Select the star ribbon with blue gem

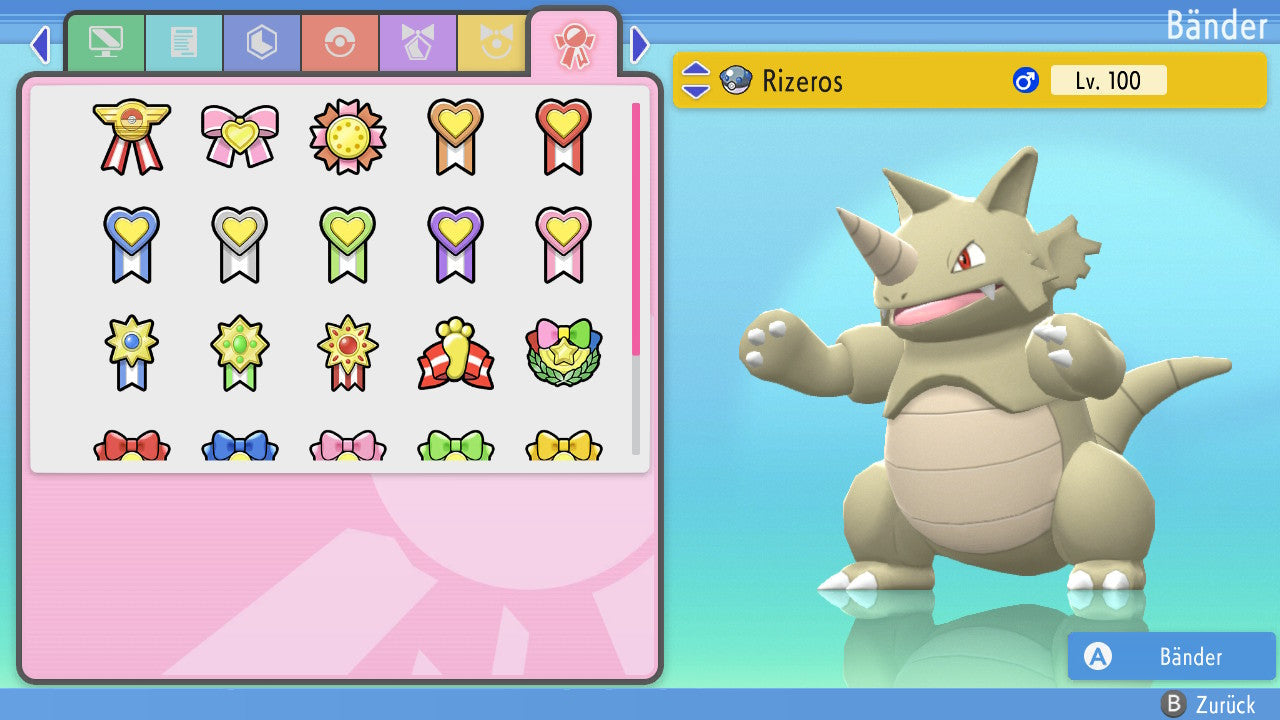click(x=132, y=354)
